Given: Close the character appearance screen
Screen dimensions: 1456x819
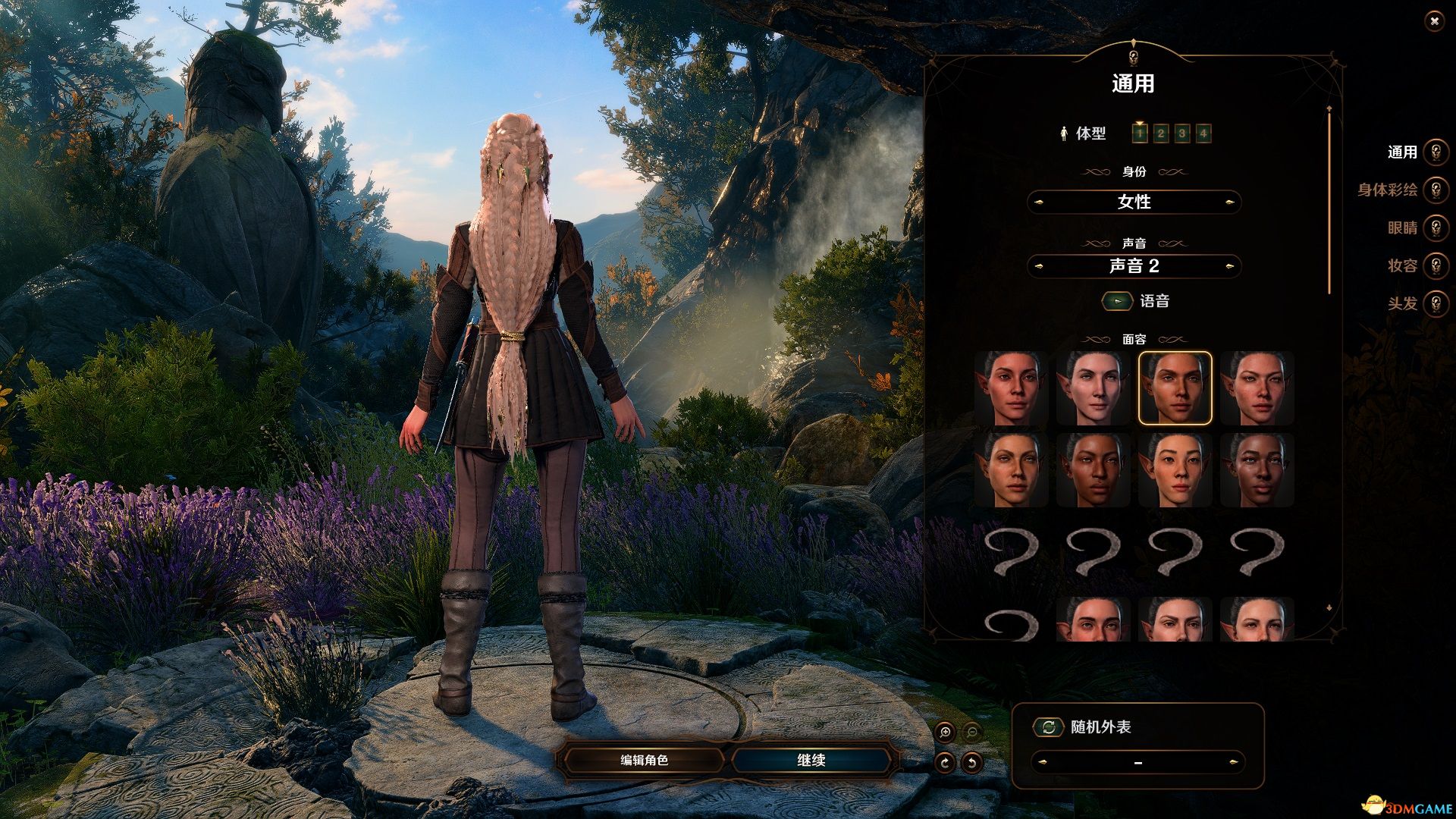Looking at the screenshot, I should tap(1433, 22).
